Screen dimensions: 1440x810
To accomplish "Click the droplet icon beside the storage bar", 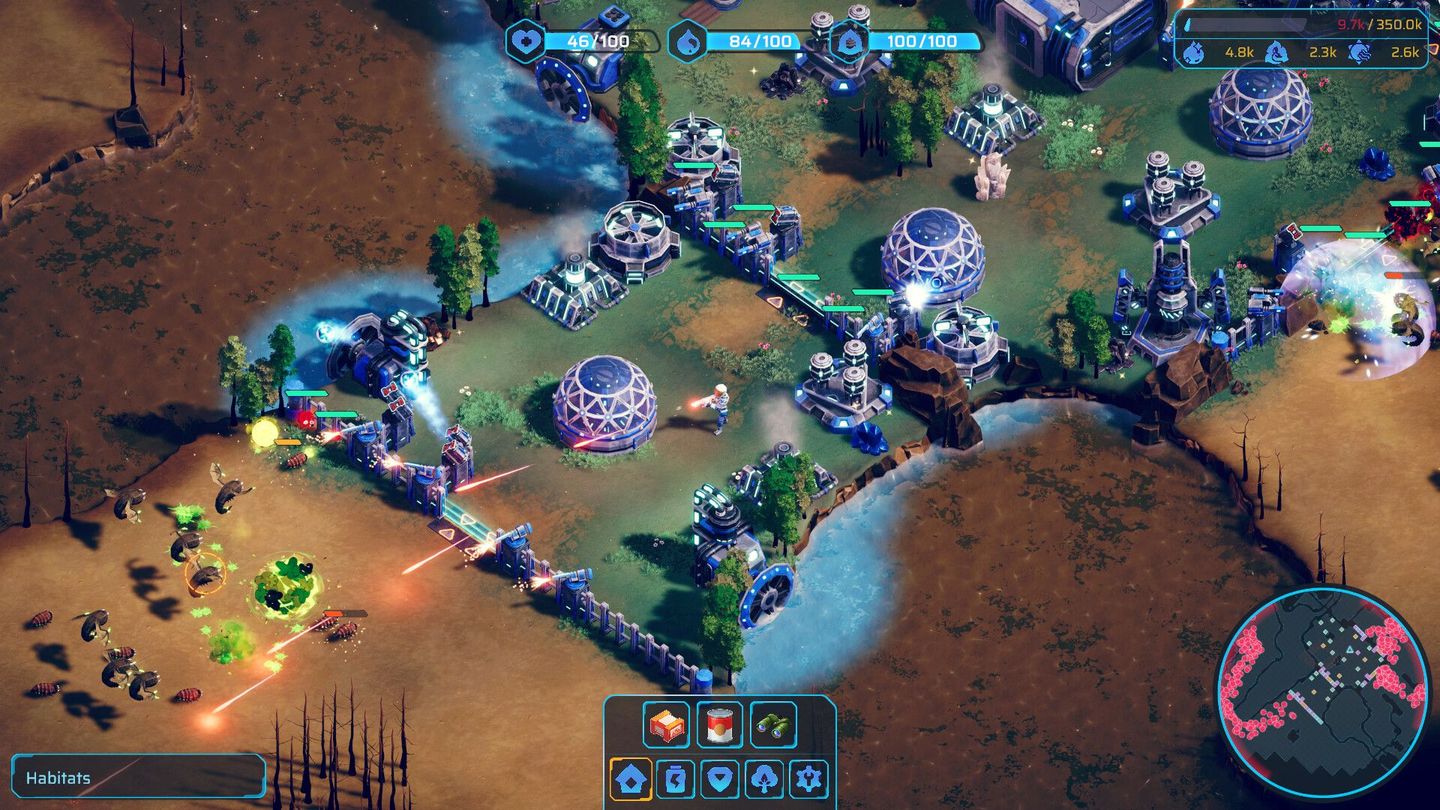I will [x=1187, y=24].
